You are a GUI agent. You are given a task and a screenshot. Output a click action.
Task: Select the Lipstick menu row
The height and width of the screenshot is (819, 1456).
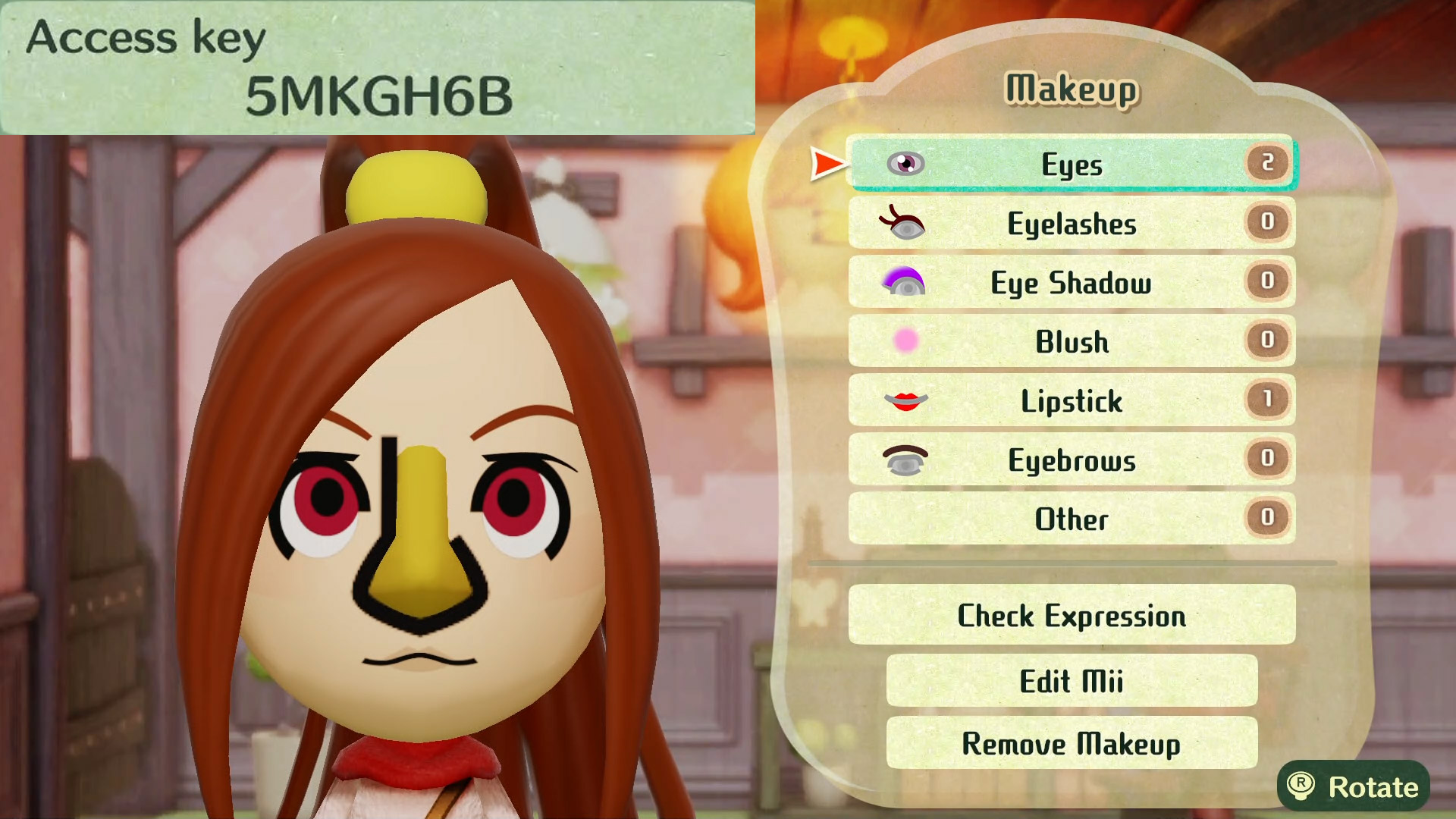click(x=1071, y=400)
